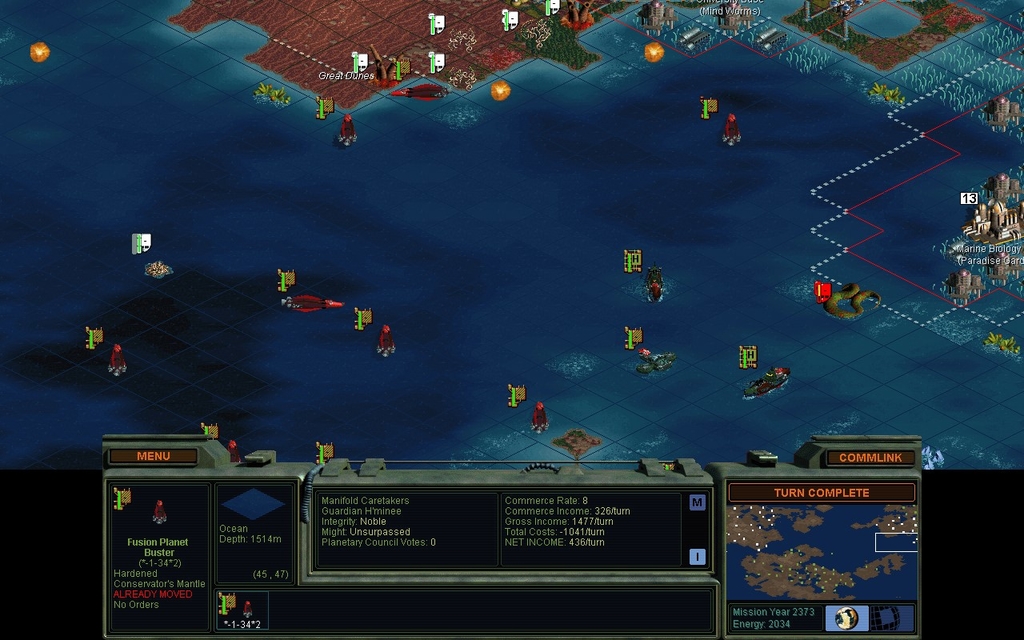Click the TURN COMPLETE button
The height and width of the screenshot is (640, 1024).
(821, 493)
